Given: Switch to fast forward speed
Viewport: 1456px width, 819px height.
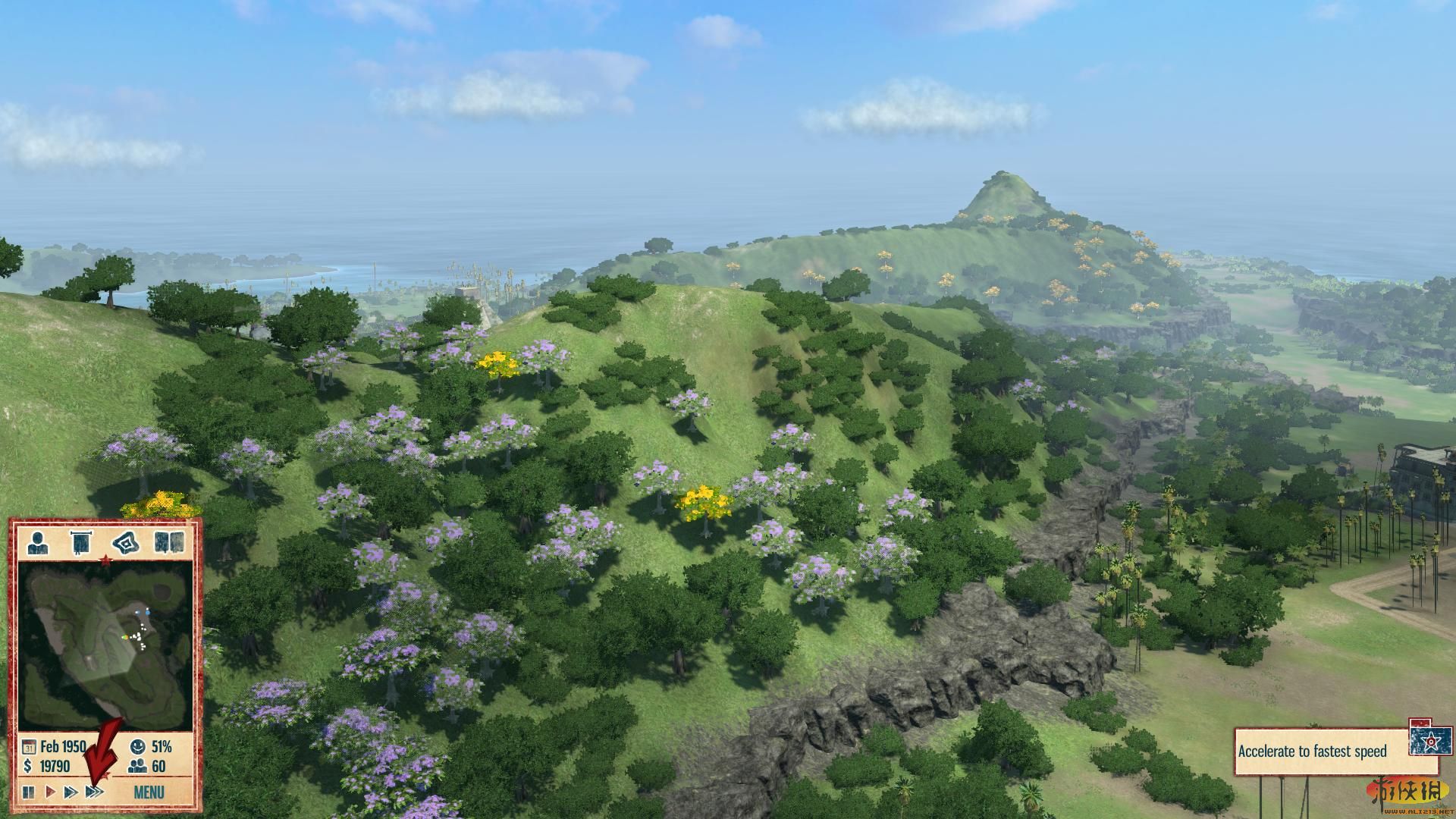Looking at the screenshot, I should pyautogui.click(x=71, y=792).
